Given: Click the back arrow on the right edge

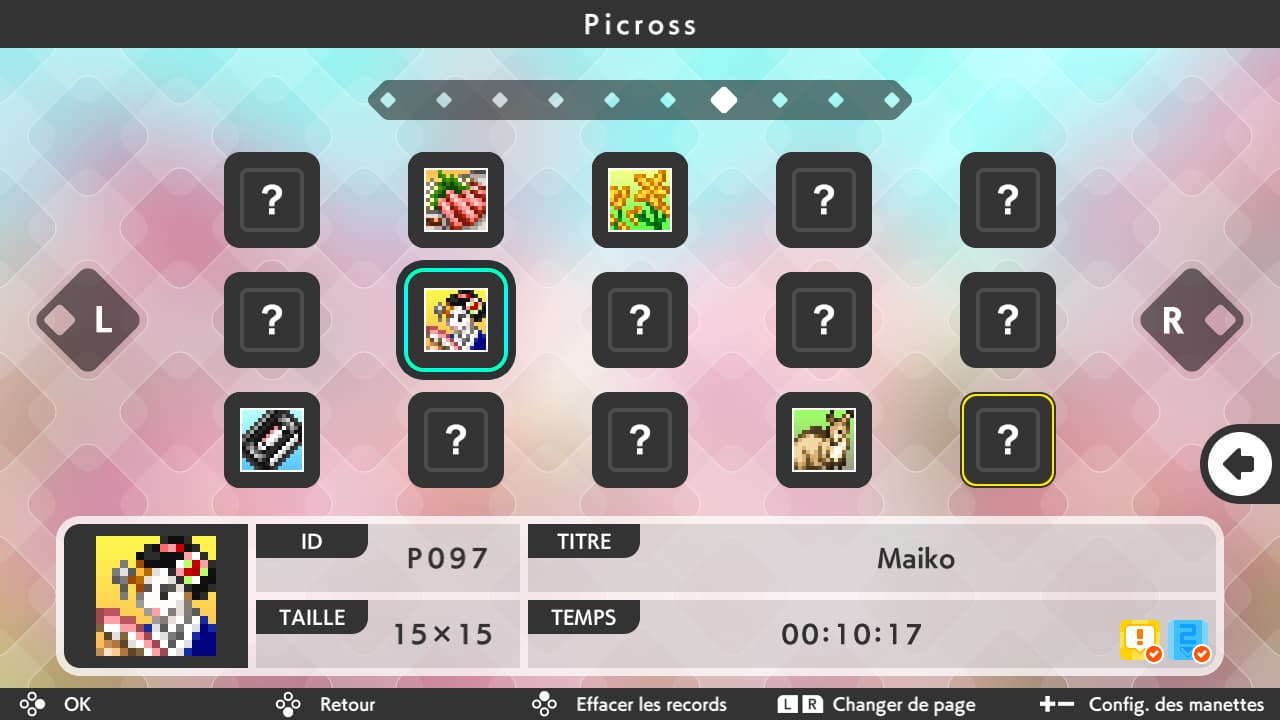Looking at the screenshot, I should pyautogui.click(x=1240, y=463).
